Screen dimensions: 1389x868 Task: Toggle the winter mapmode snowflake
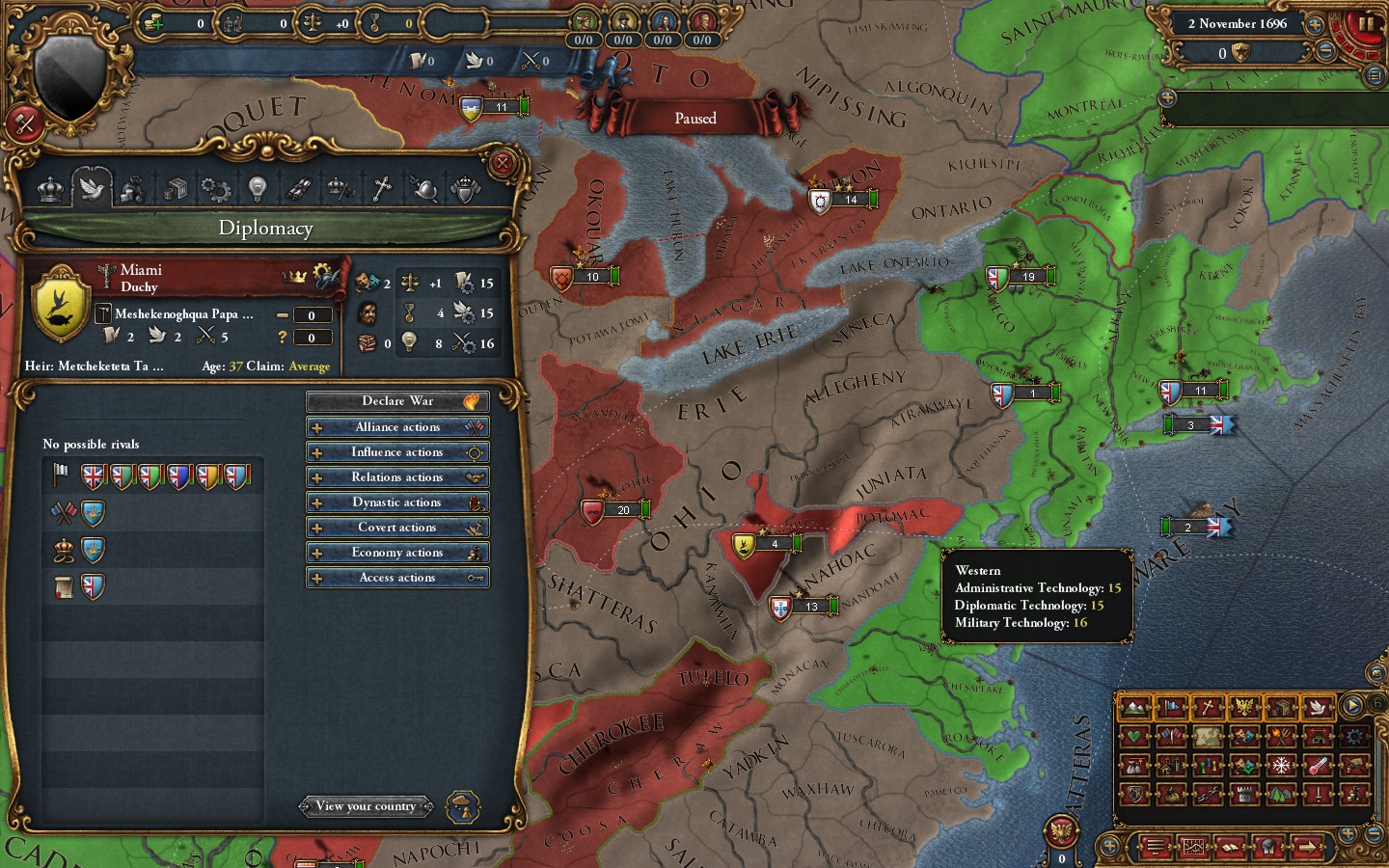(x=1280, y=765)
